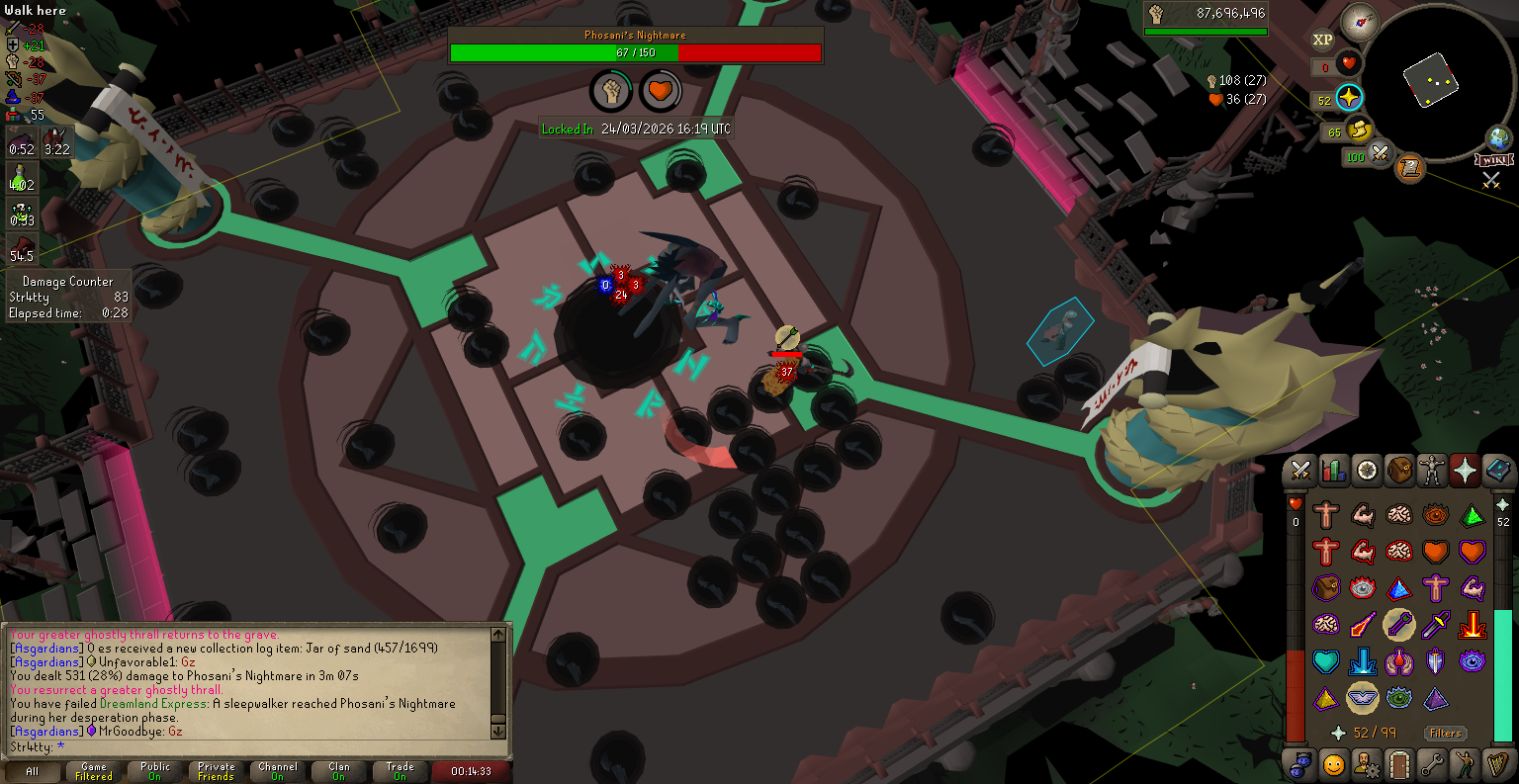Open the Logout door tab
Screen dimensions: 1519x784
point(1399,764)
